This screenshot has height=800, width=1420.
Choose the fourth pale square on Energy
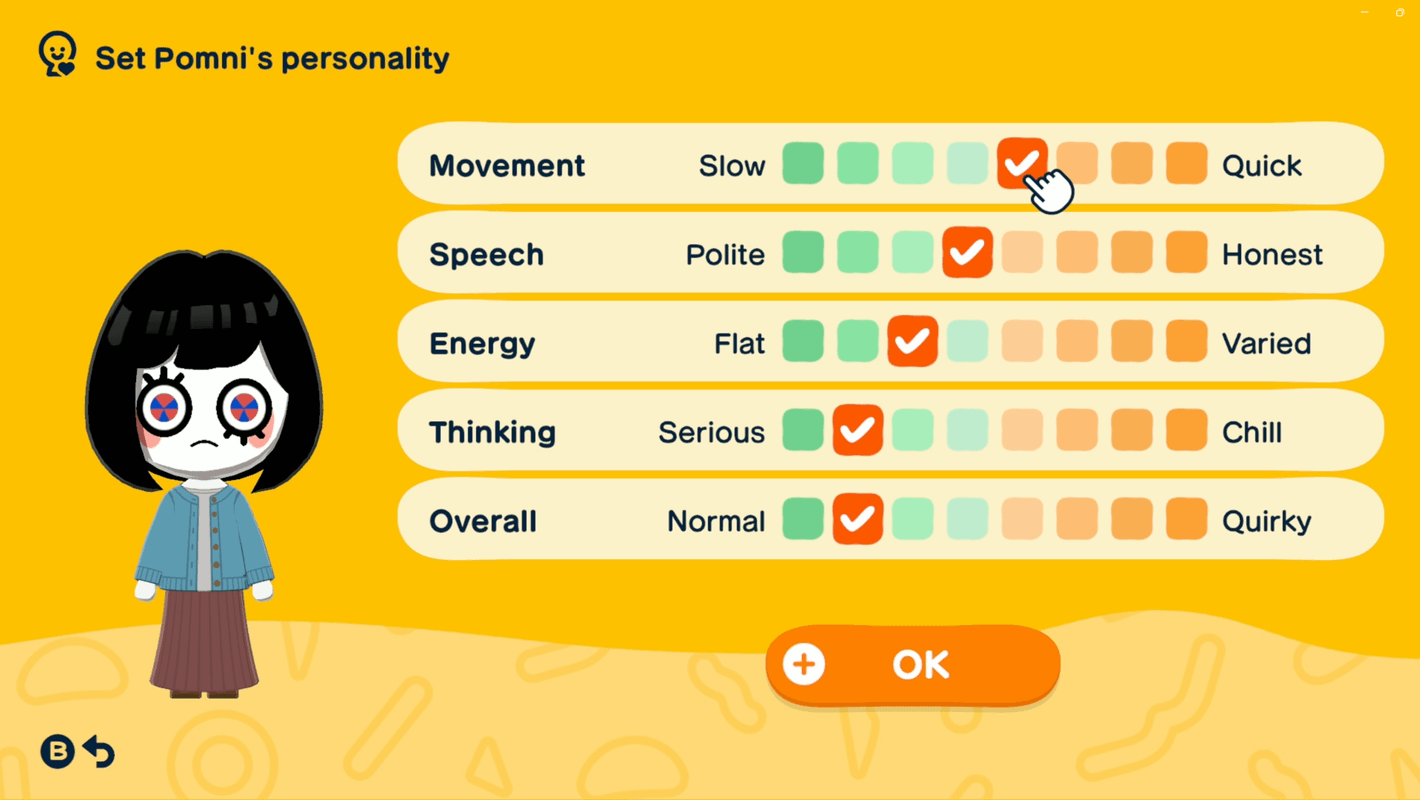coord(967,341)
